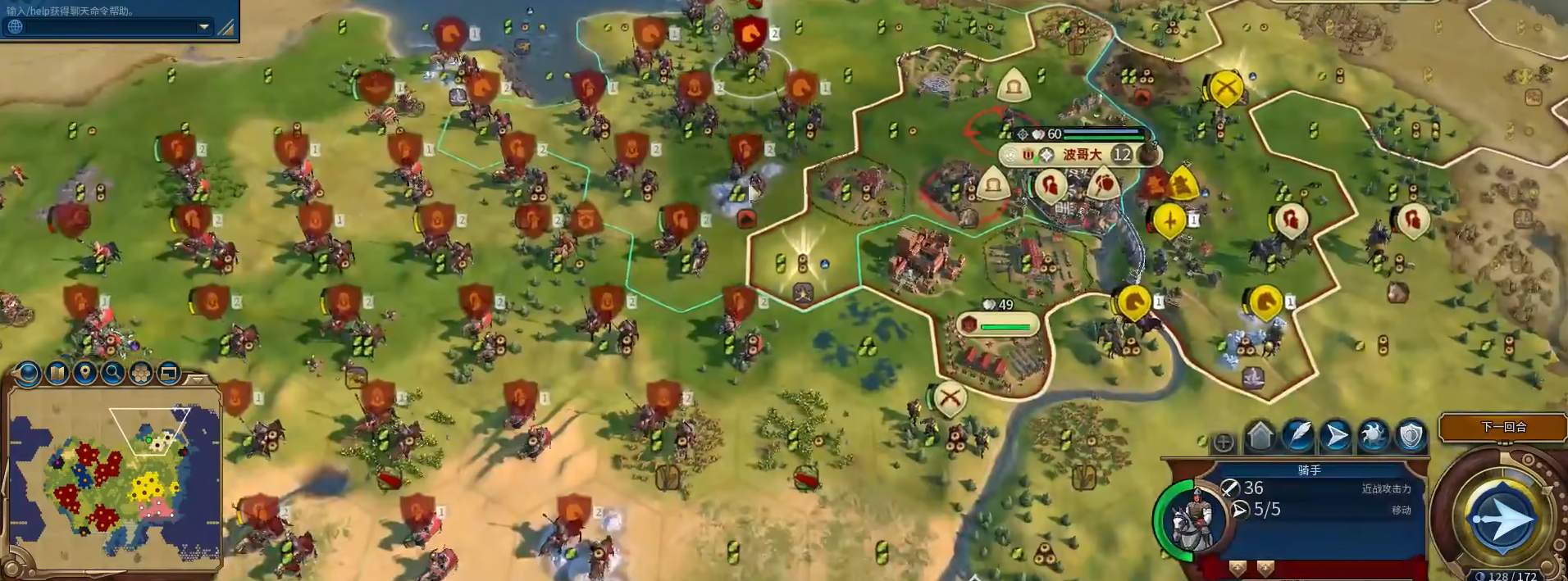The width and height of the screenshot is (1568, 581).
Task: Expand extra unit actions with plus button
Action: pos(1223,443)
